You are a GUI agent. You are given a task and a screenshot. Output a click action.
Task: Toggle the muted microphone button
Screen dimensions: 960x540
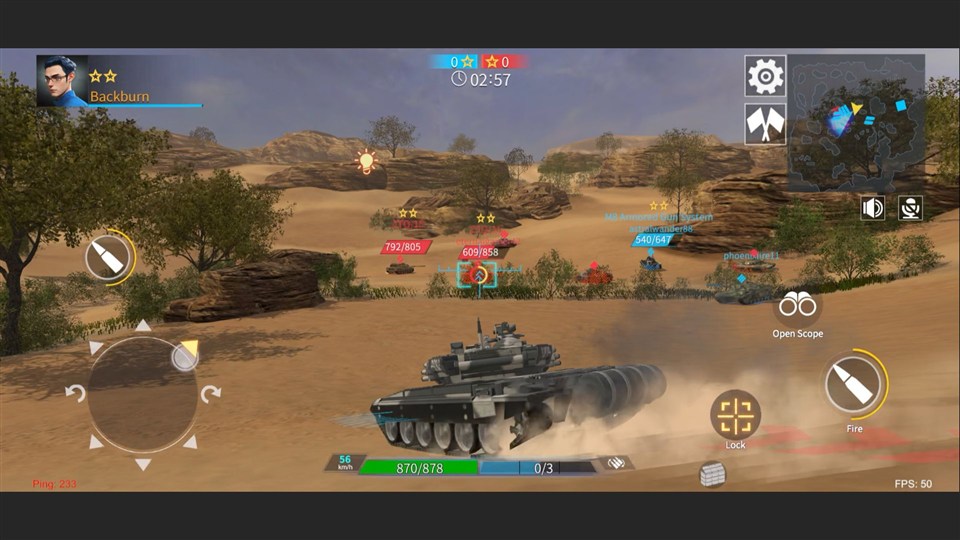[910, 208]
